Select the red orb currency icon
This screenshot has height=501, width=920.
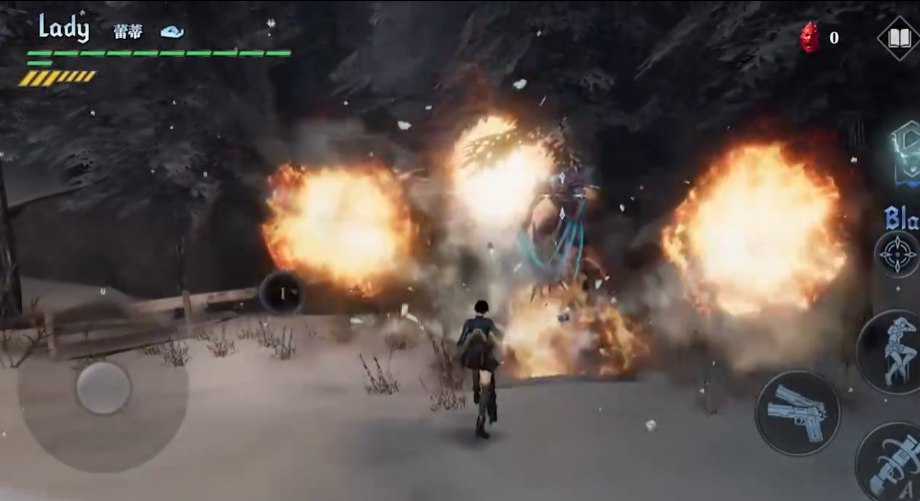click(x=810, y=38)
